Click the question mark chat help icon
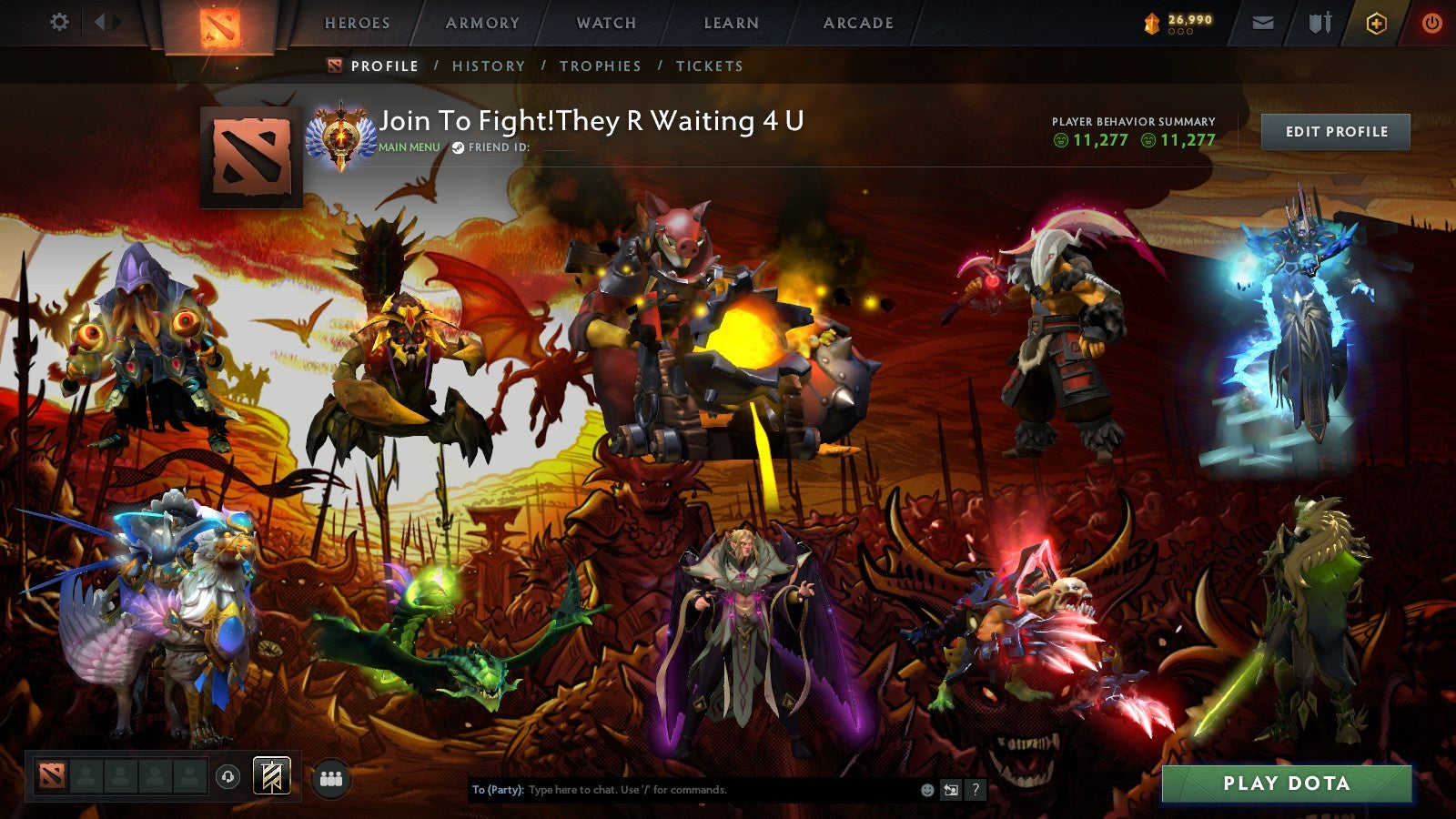The width and height of the screenshot is (1456, 819). [x=977, y=791]
